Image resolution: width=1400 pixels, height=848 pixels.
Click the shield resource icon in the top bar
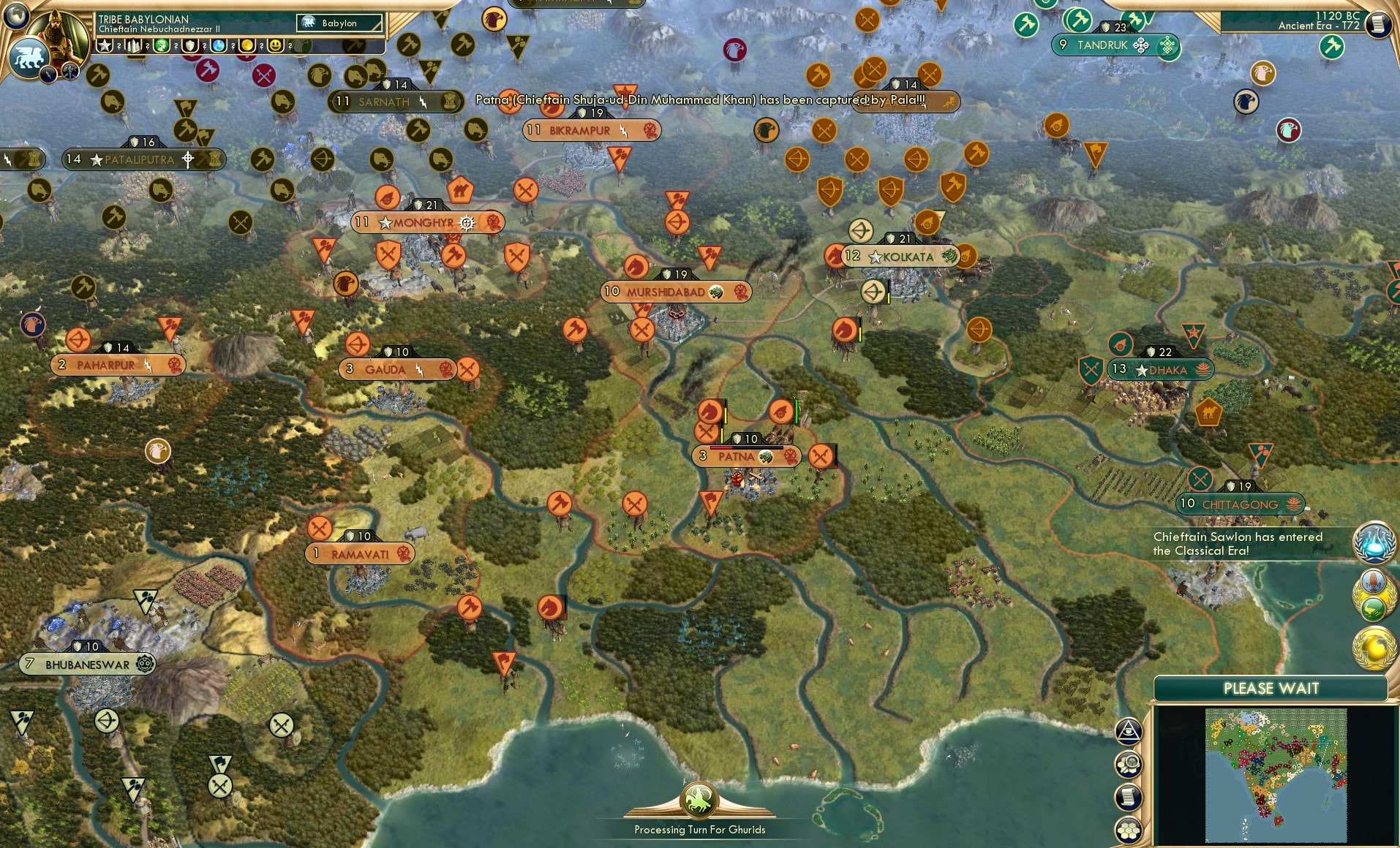pos(192,45)
